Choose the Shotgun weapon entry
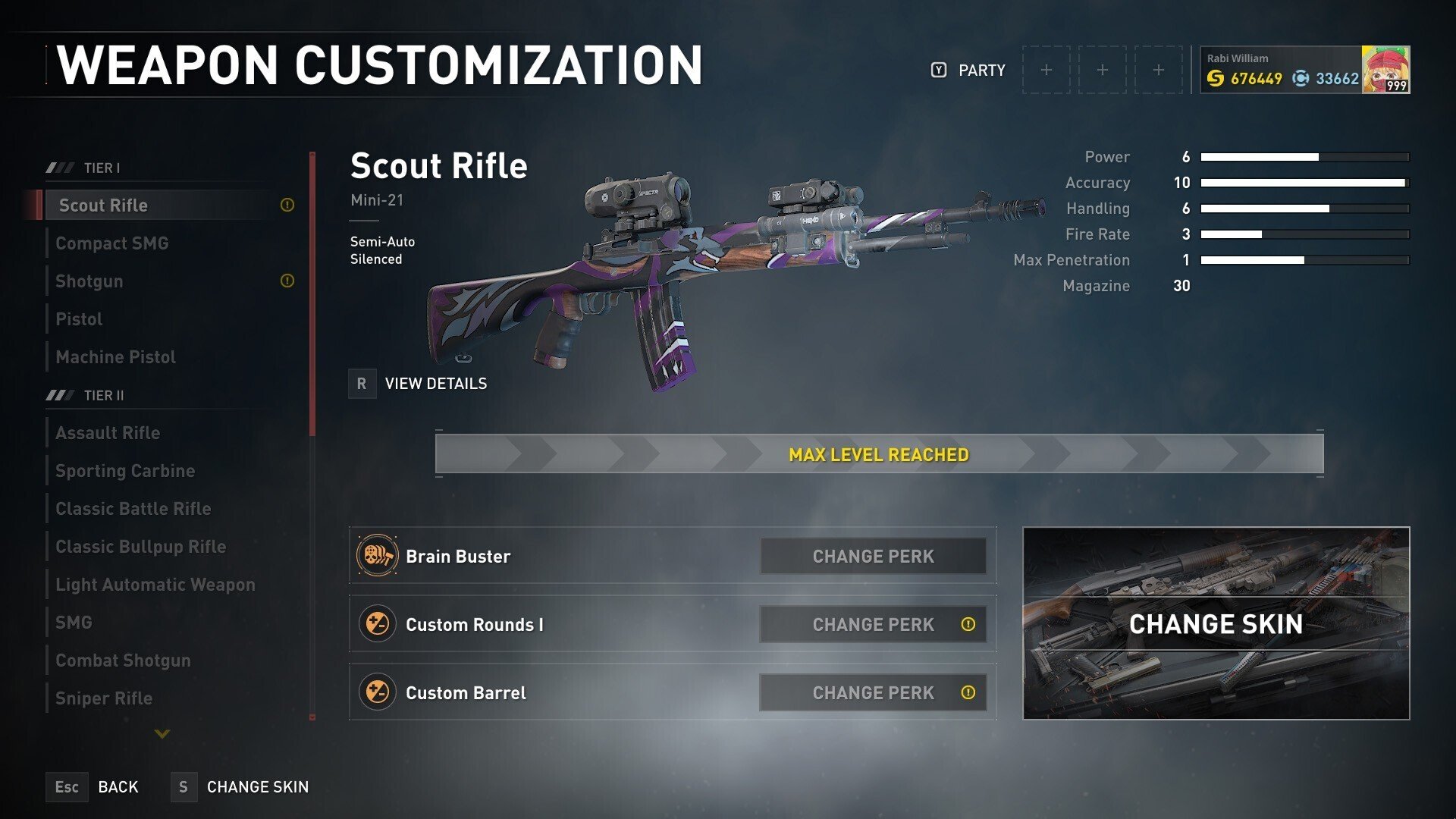 pyautogui.click(x=89, y=281)
